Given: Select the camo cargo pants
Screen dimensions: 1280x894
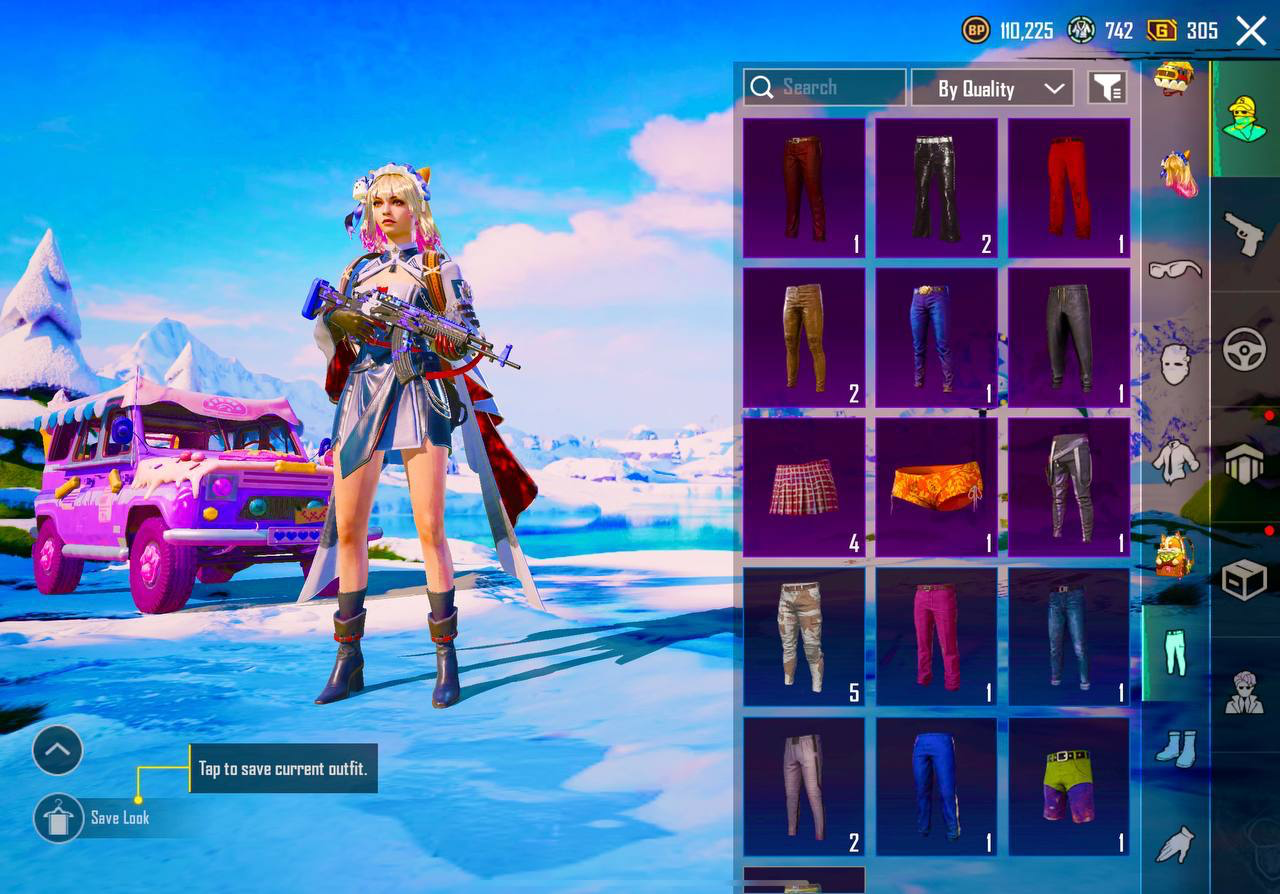Looking at the screenshot, I should tap(804, 637).
